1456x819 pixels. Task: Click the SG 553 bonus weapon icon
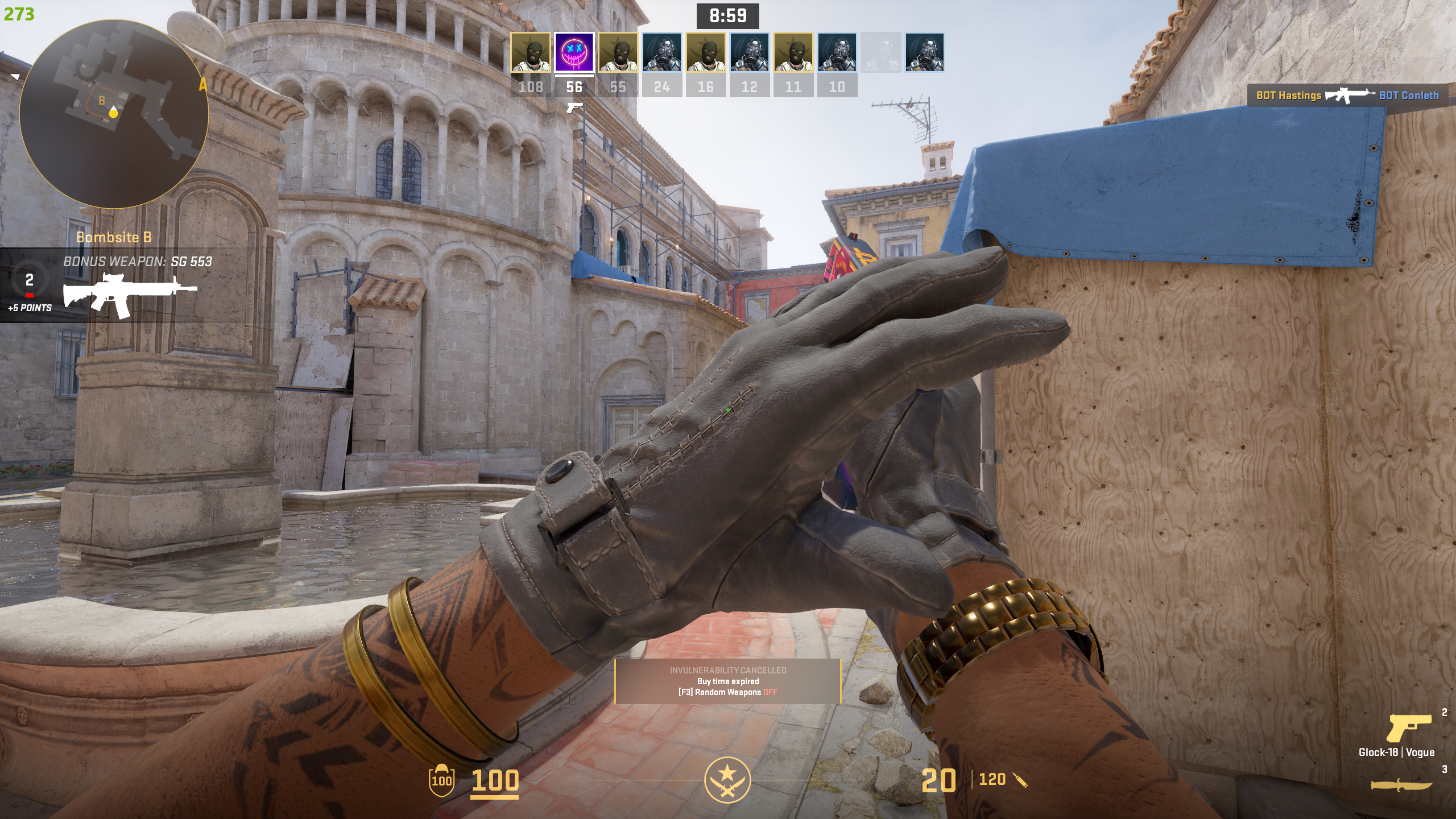(130, 294)
